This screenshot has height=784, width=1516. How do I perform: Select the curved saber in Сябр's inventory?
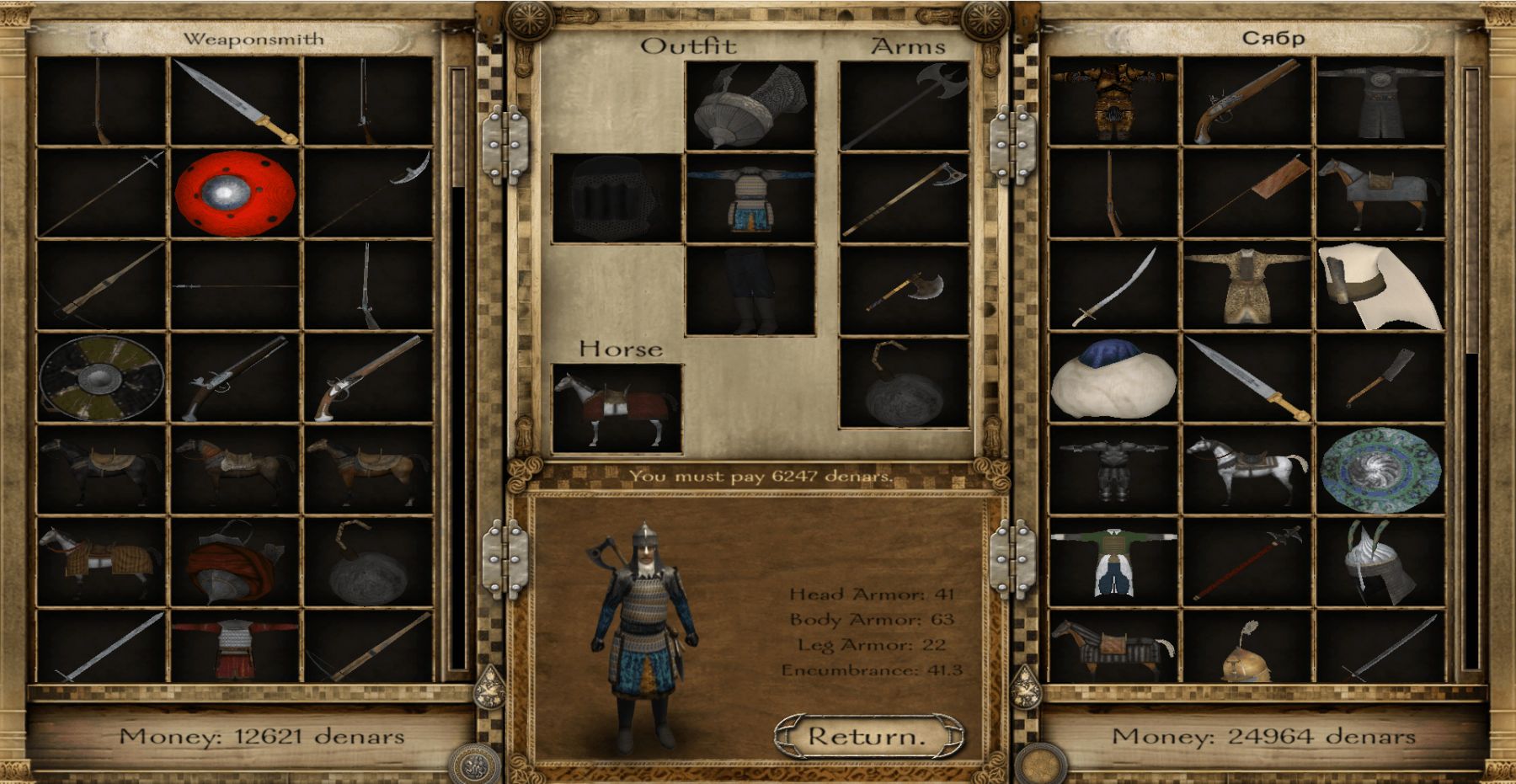click(x=1113, y=286)
